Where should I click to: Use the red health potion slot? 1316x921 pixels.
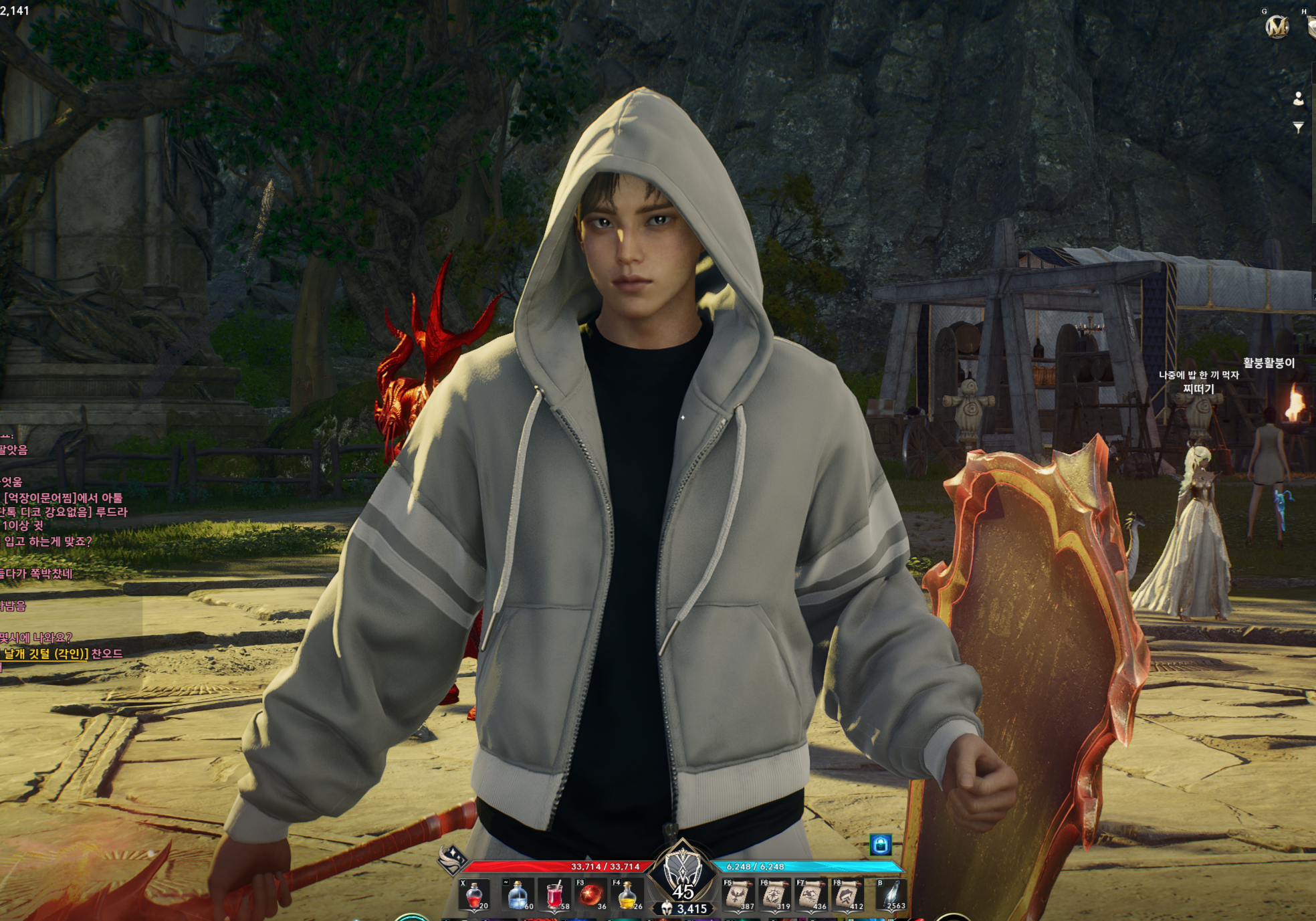474,895
